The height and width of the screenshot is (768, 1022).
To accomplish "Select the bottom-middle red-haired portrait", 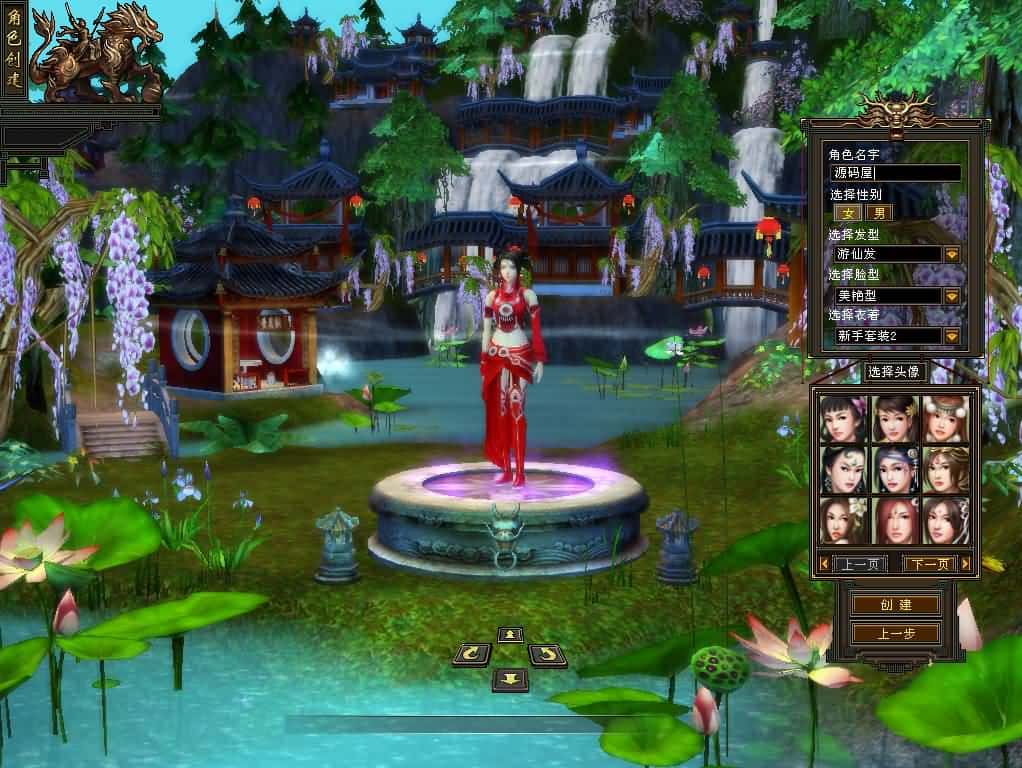I will pyautogui.click(x=894, y=520).
